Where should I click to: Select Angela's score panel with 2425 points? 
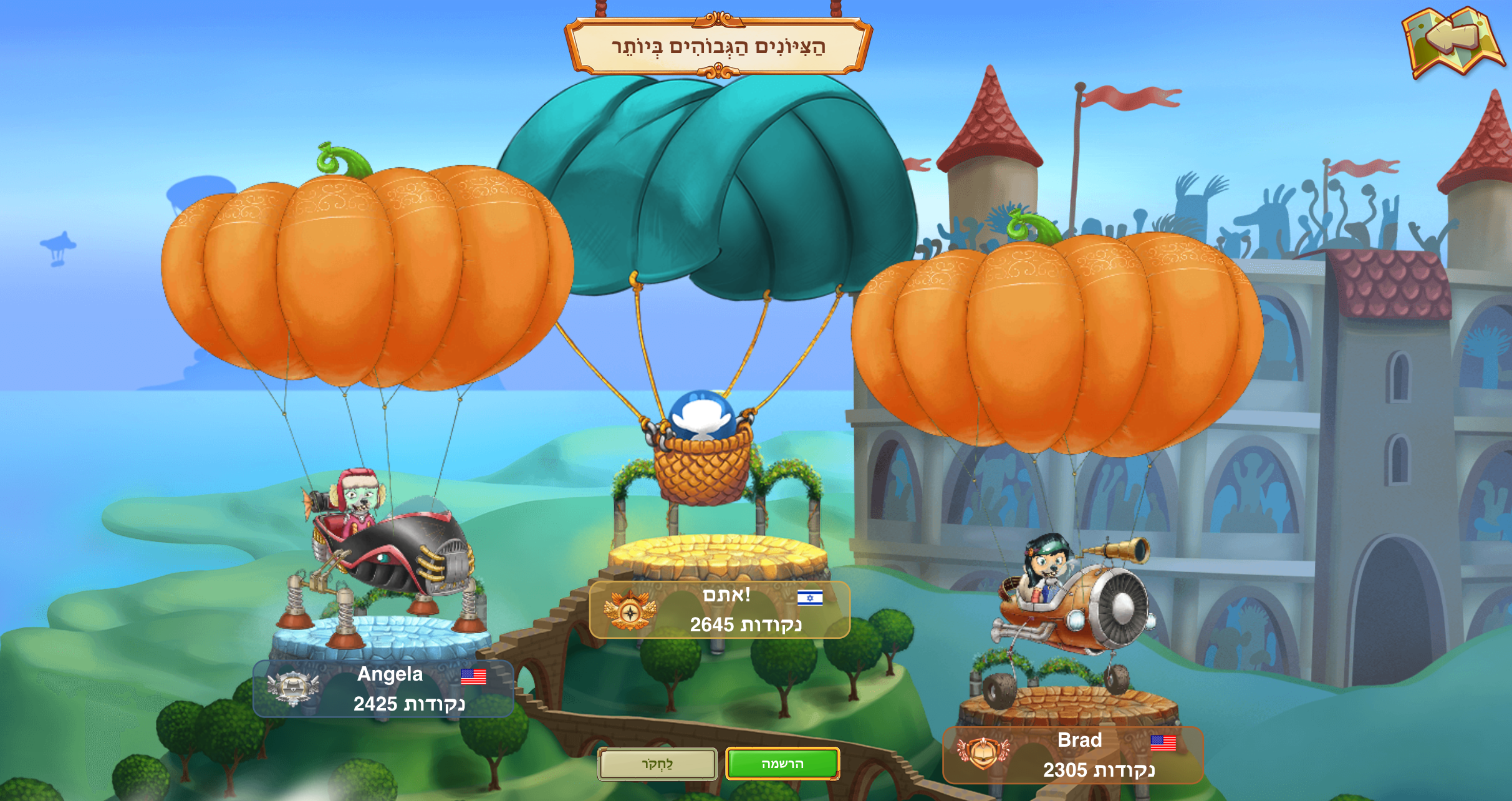click(383, 689)
